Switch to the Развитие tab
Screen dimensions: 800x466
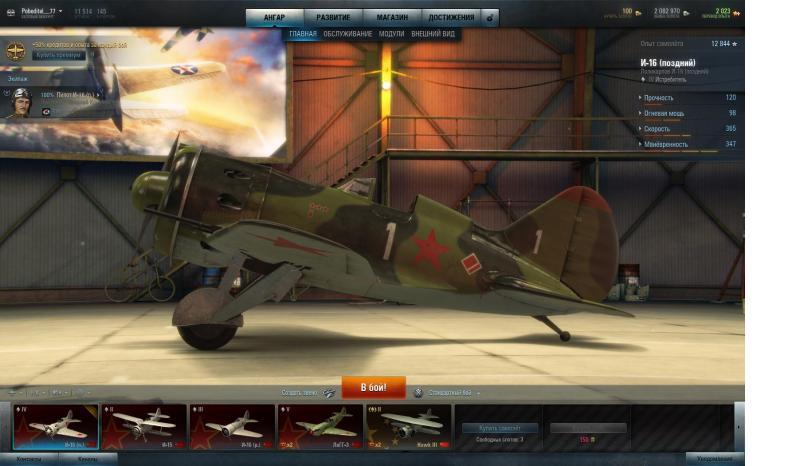click(333, 17)
